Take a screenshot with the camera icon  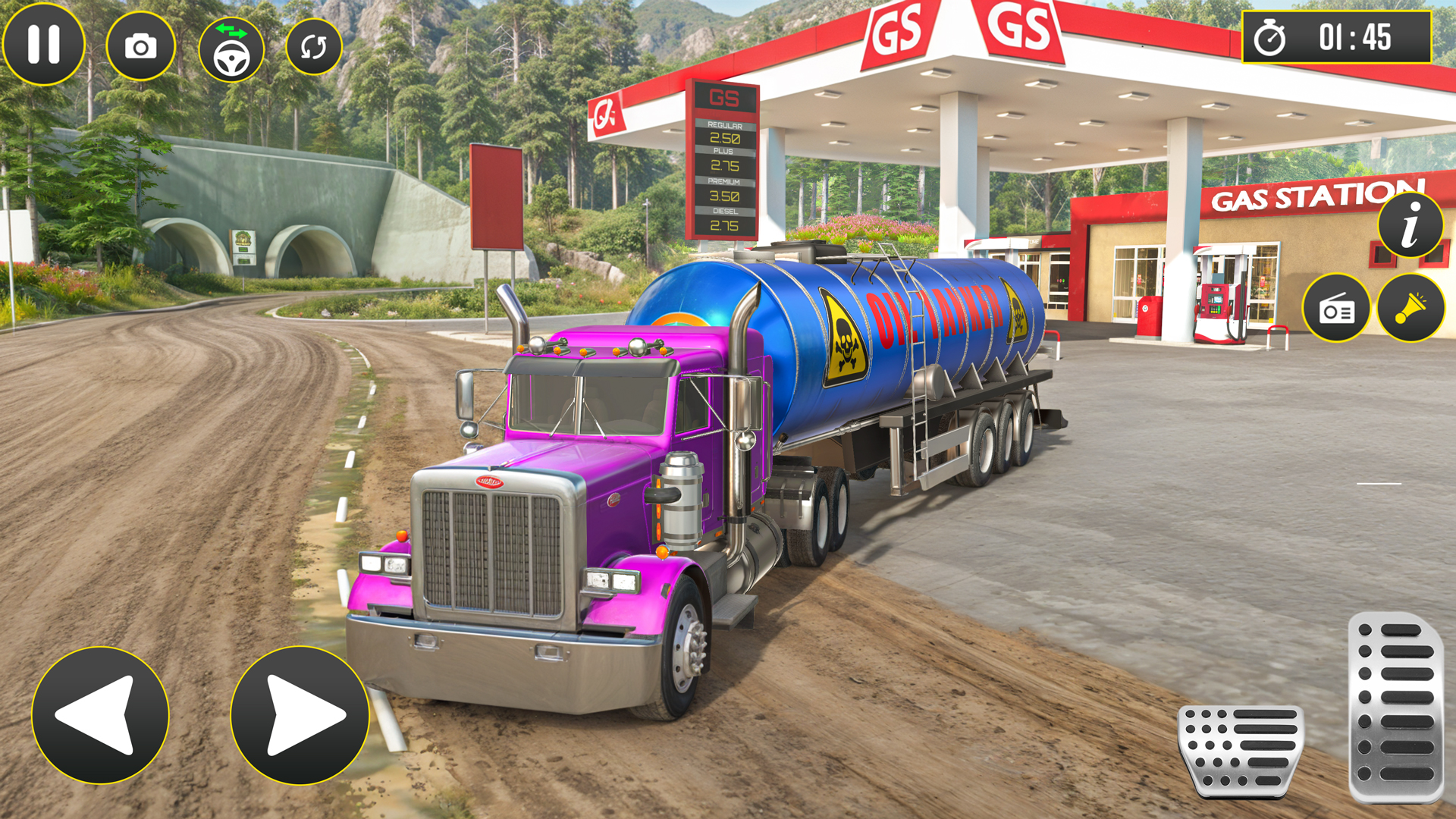(x=140, y=44)
